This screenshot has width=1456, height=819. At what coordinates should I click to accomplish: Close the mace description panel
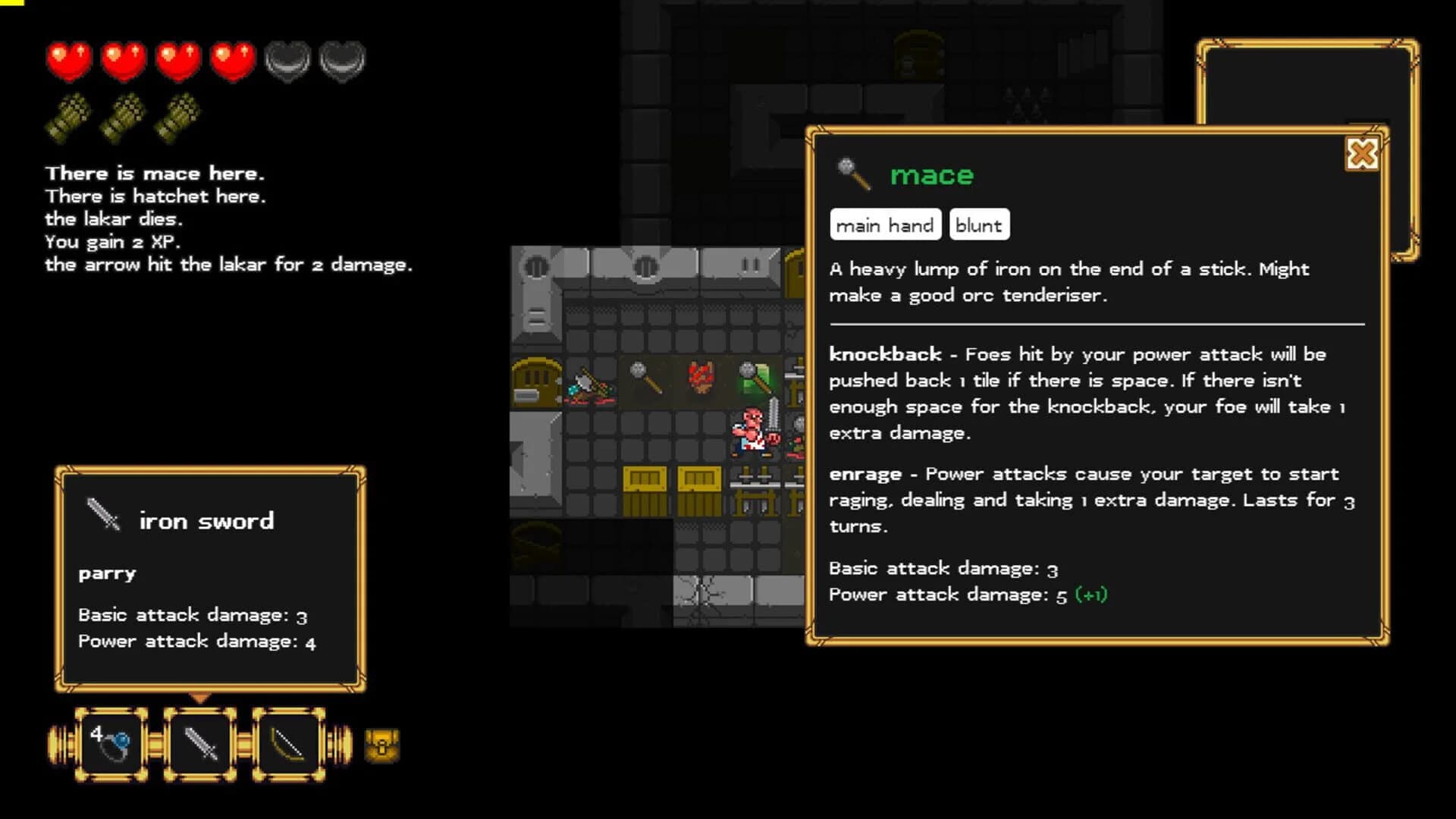(1361, 154)
